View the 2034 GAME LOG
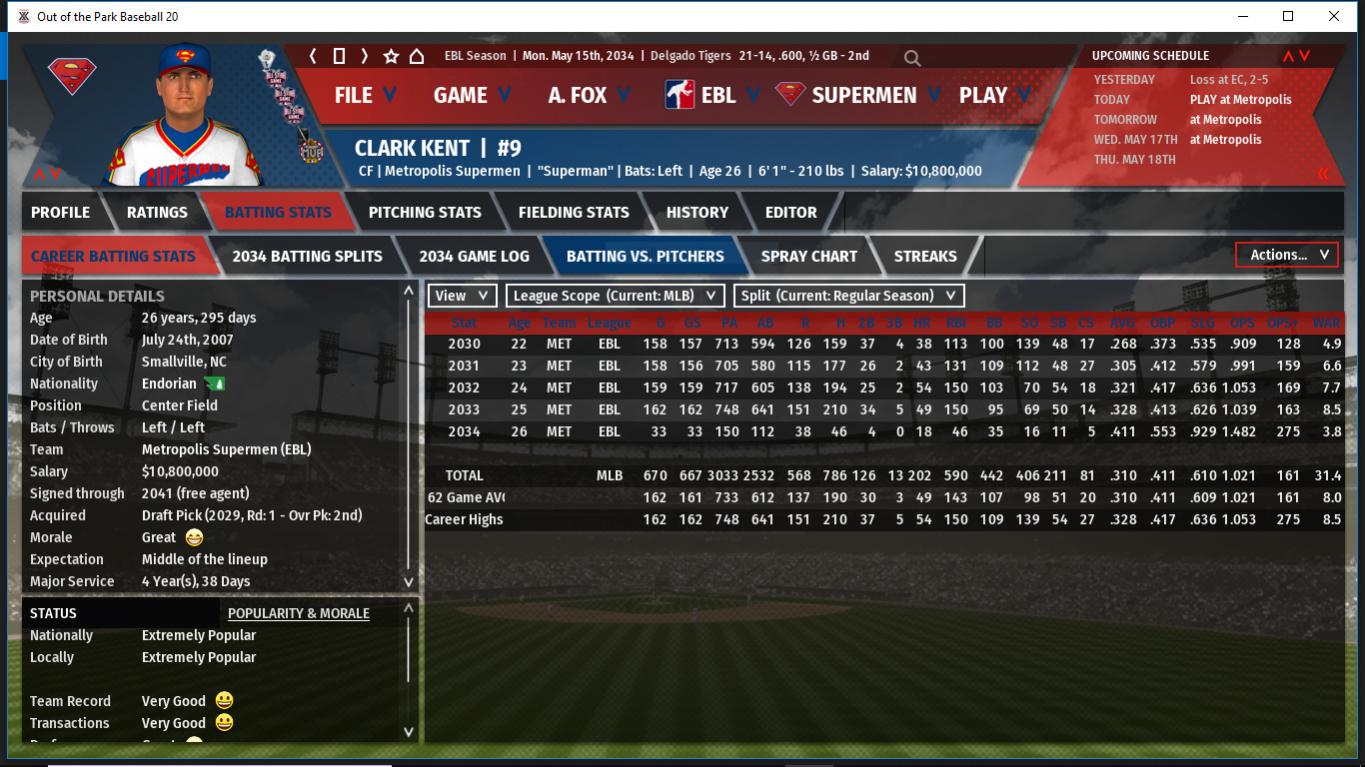Screen dimensions: 1365x767 [474, 256]
